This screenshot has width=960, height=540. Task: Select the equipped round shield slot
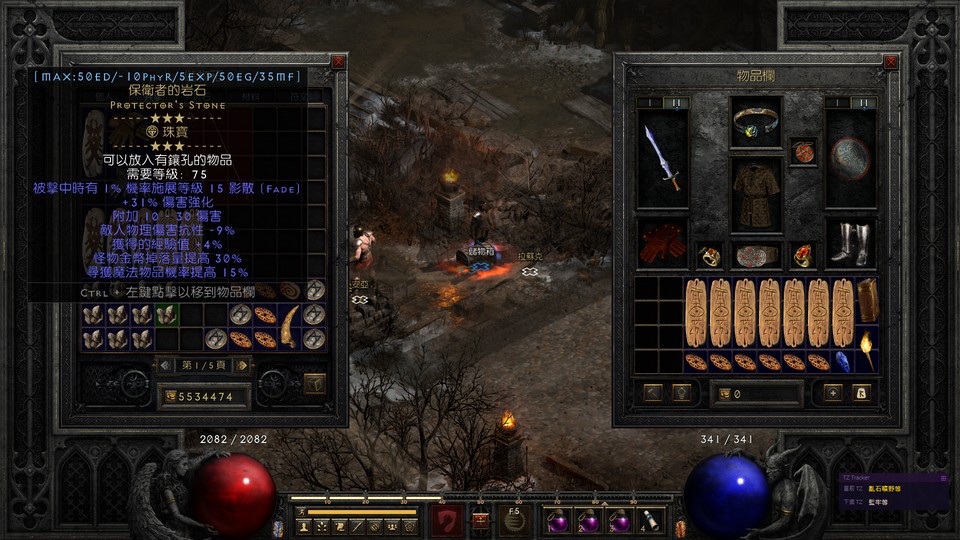click(x=850, y=158)
